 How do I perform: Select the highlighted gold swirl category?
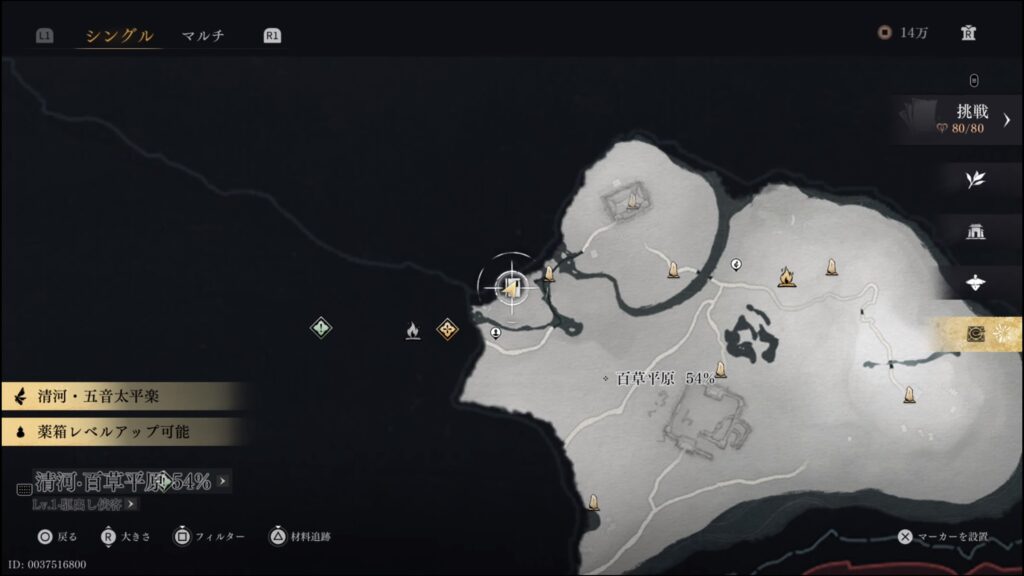(x=976, y=334)
